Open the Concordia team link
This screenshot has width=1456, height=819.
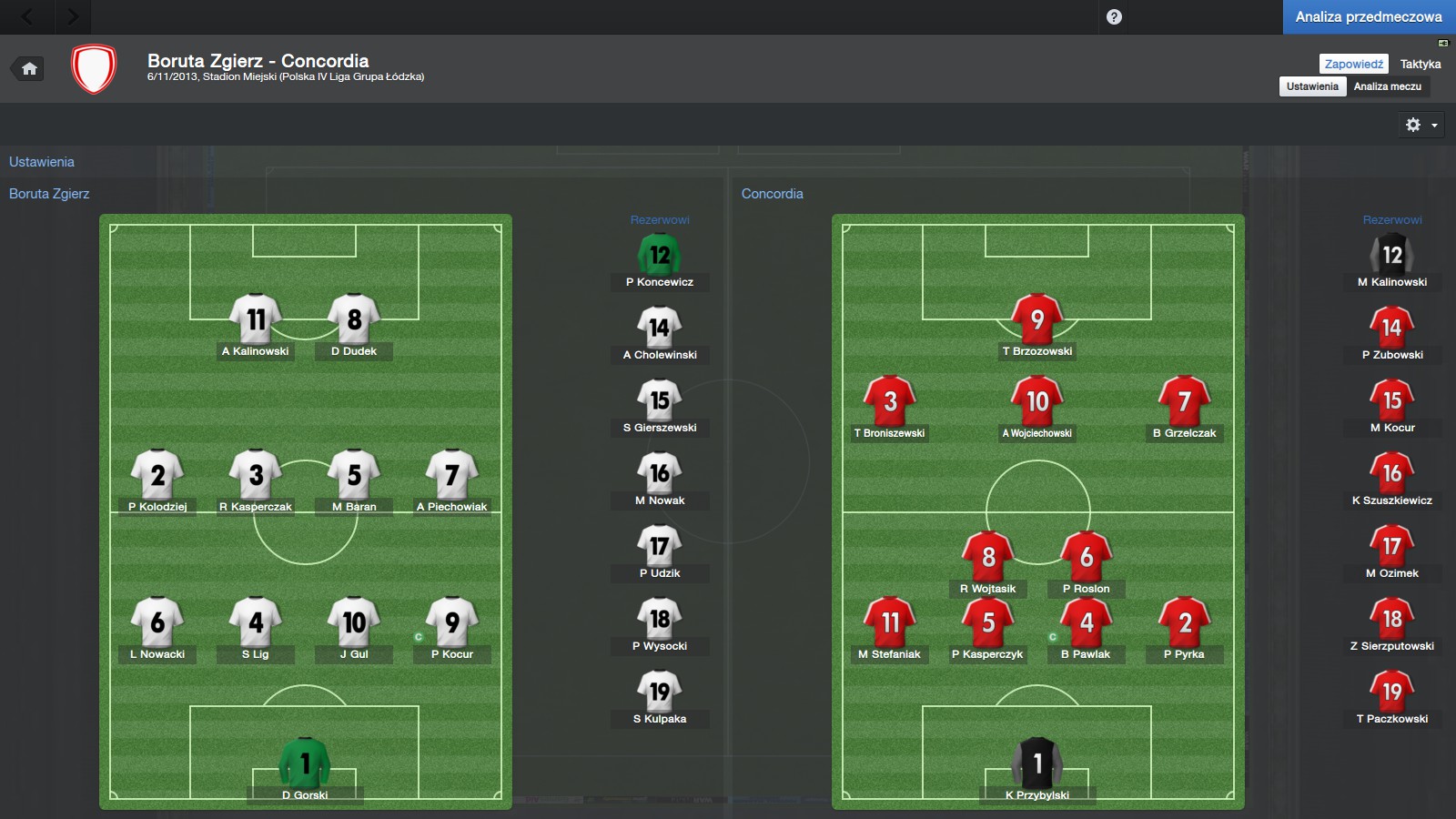(x=772, y=194)
